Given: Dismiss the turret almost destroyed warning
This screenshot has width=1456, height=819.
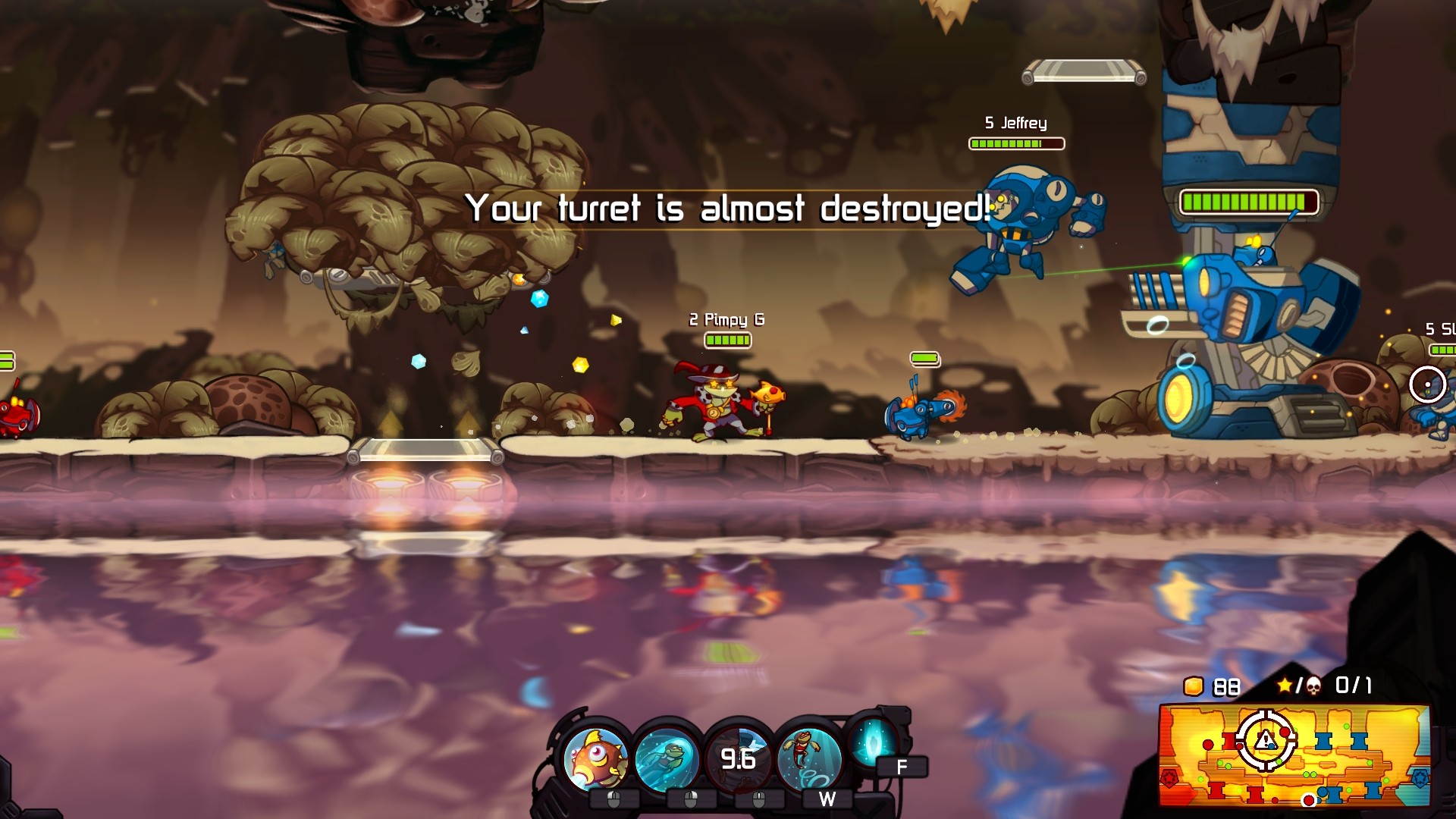Looking at the screenshot, I should coord(730,210).
